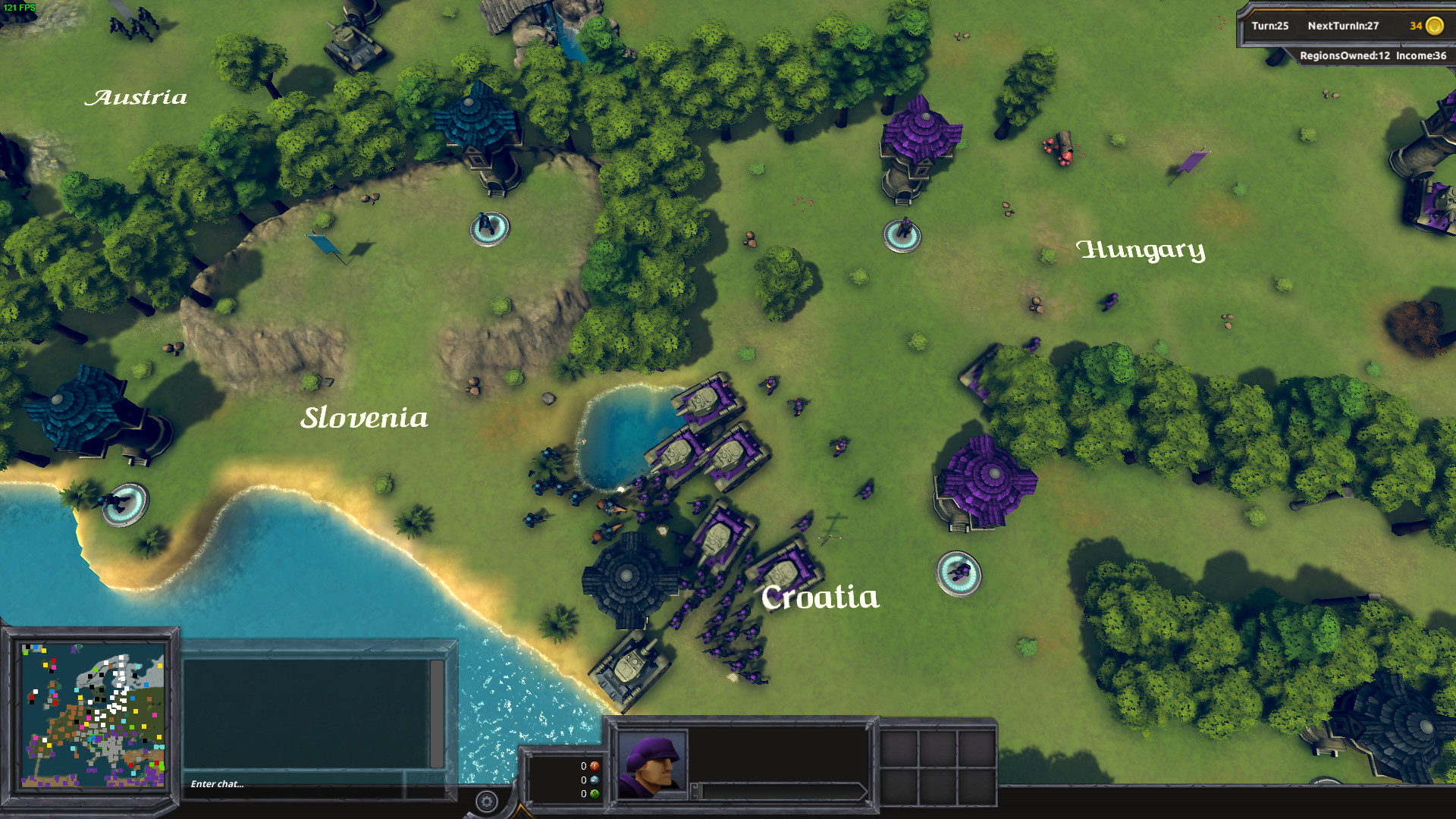Click the 121 FPS counter
This screenshot has width=1456, height=819.
click(x=20, y=6)
